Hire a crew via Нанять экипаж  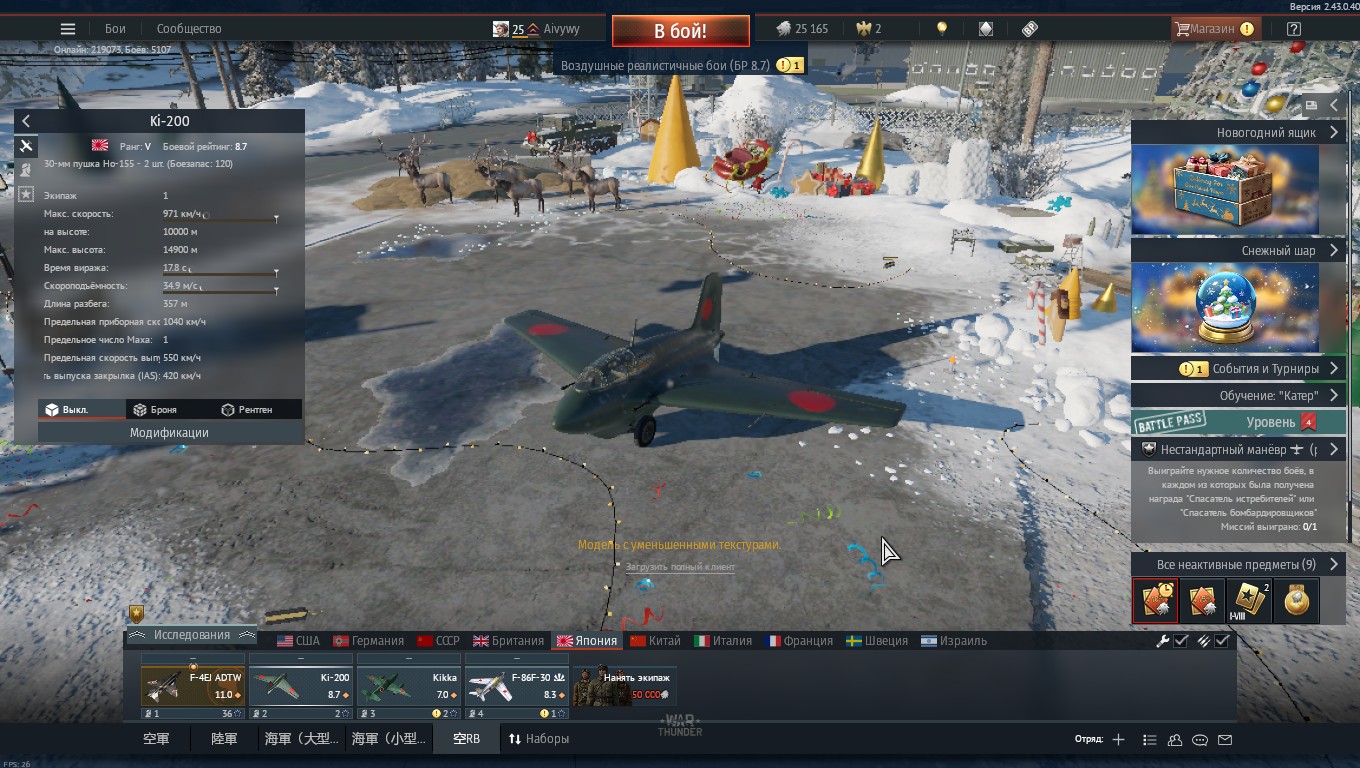click(x=625, y=686)
